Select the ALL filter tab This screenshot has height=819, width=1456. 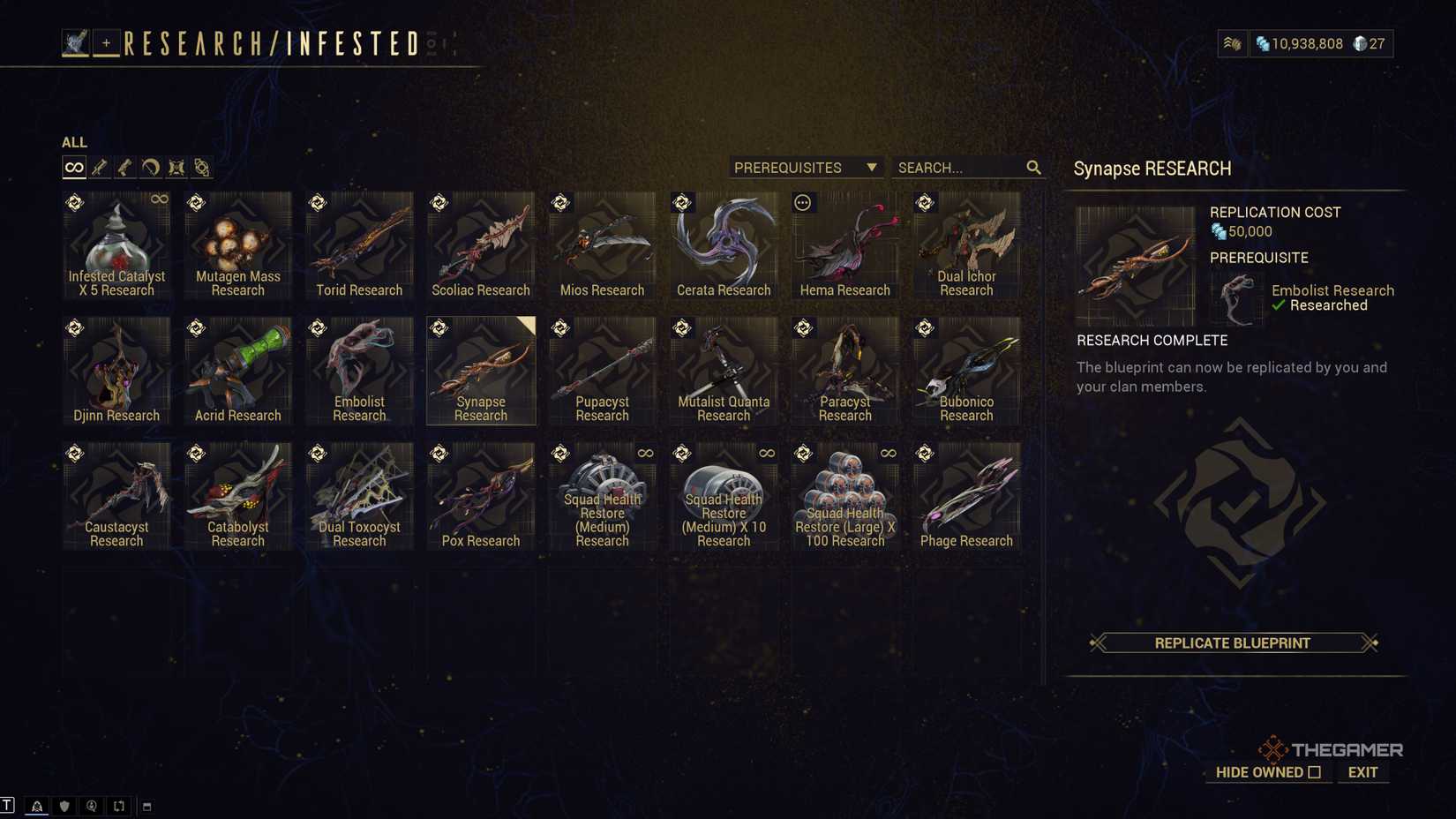click(74, 142)
